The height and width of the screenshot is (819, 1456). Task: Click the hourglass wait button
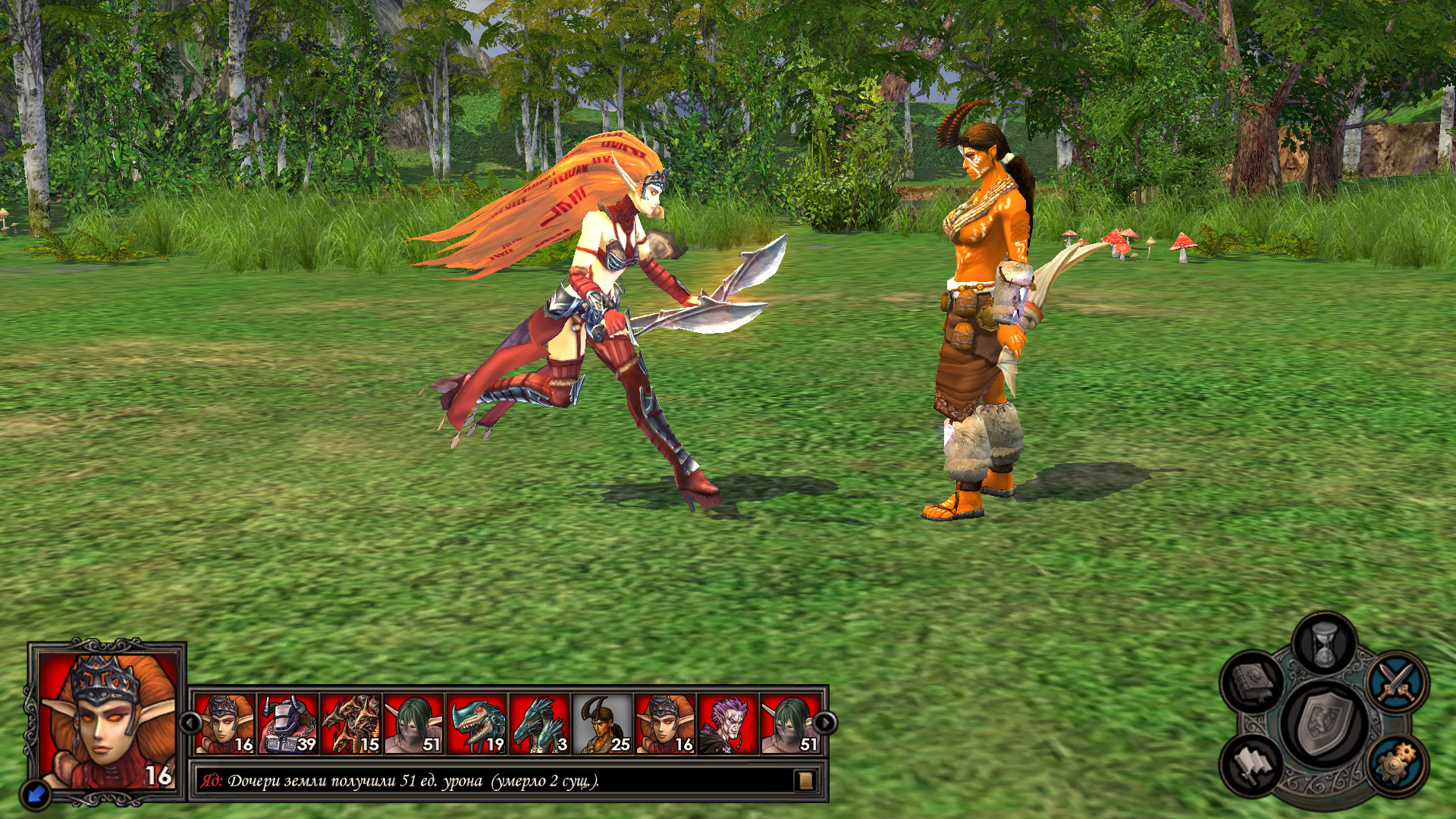1324,645
